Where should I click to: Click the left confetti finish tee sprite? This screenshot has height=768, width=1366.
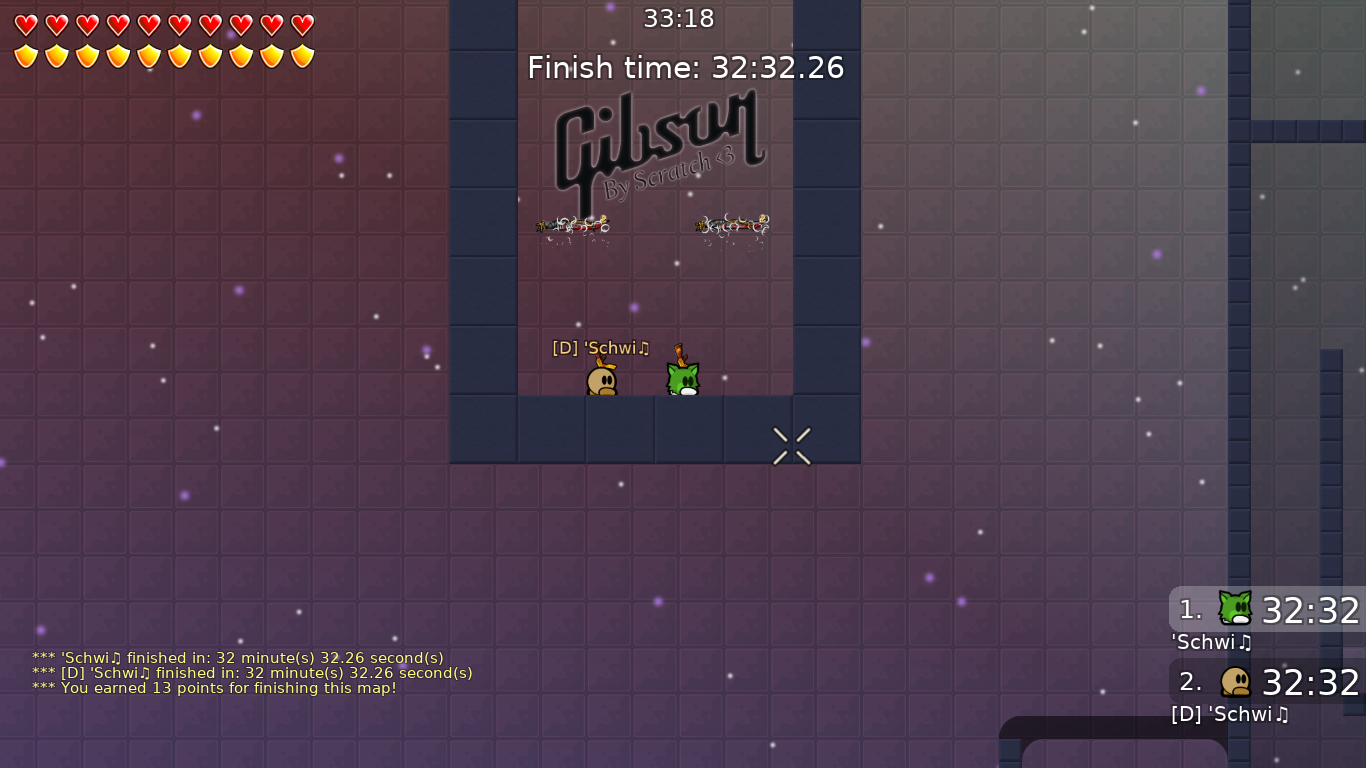point(575,226)
